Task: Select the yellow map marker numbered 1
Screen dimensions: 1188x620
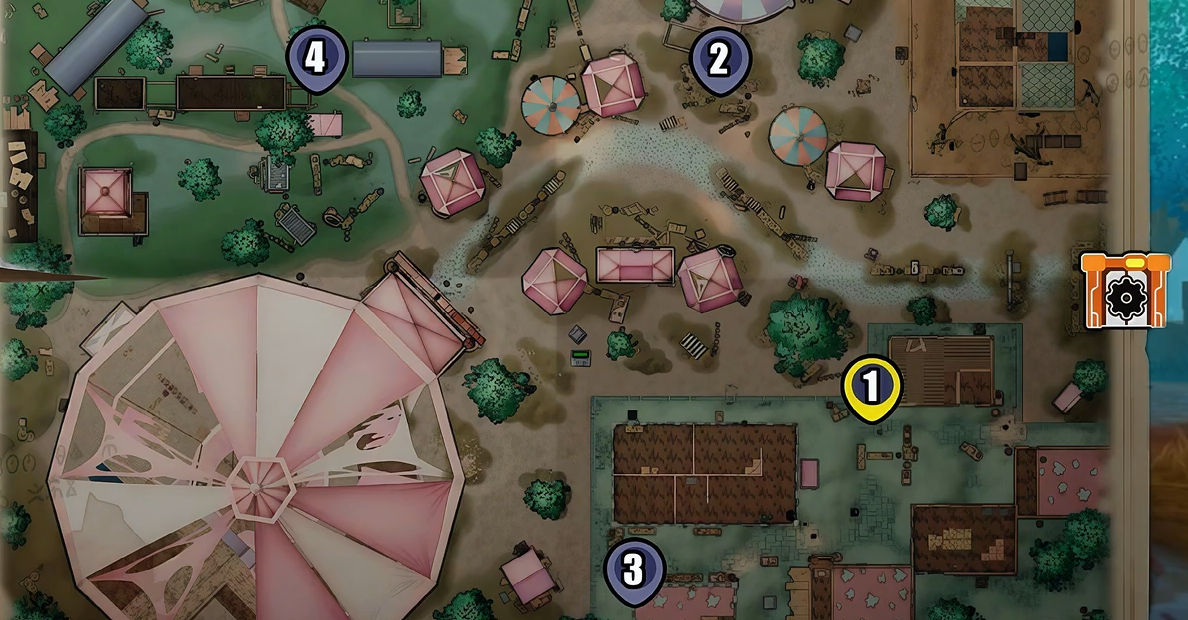Action: click(x=871, y=387)
